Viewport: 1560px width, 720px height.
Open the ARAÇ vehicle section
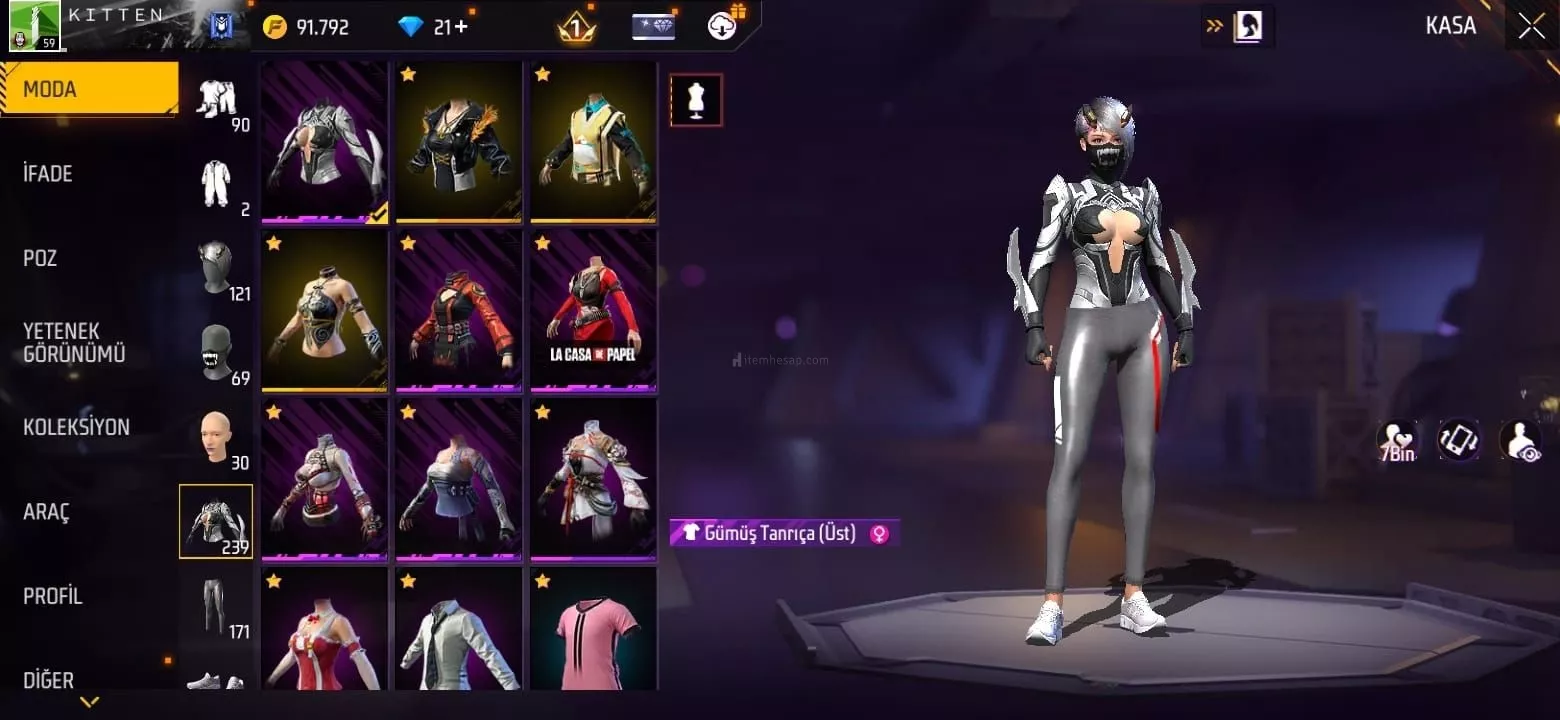(x=46, y=512)
